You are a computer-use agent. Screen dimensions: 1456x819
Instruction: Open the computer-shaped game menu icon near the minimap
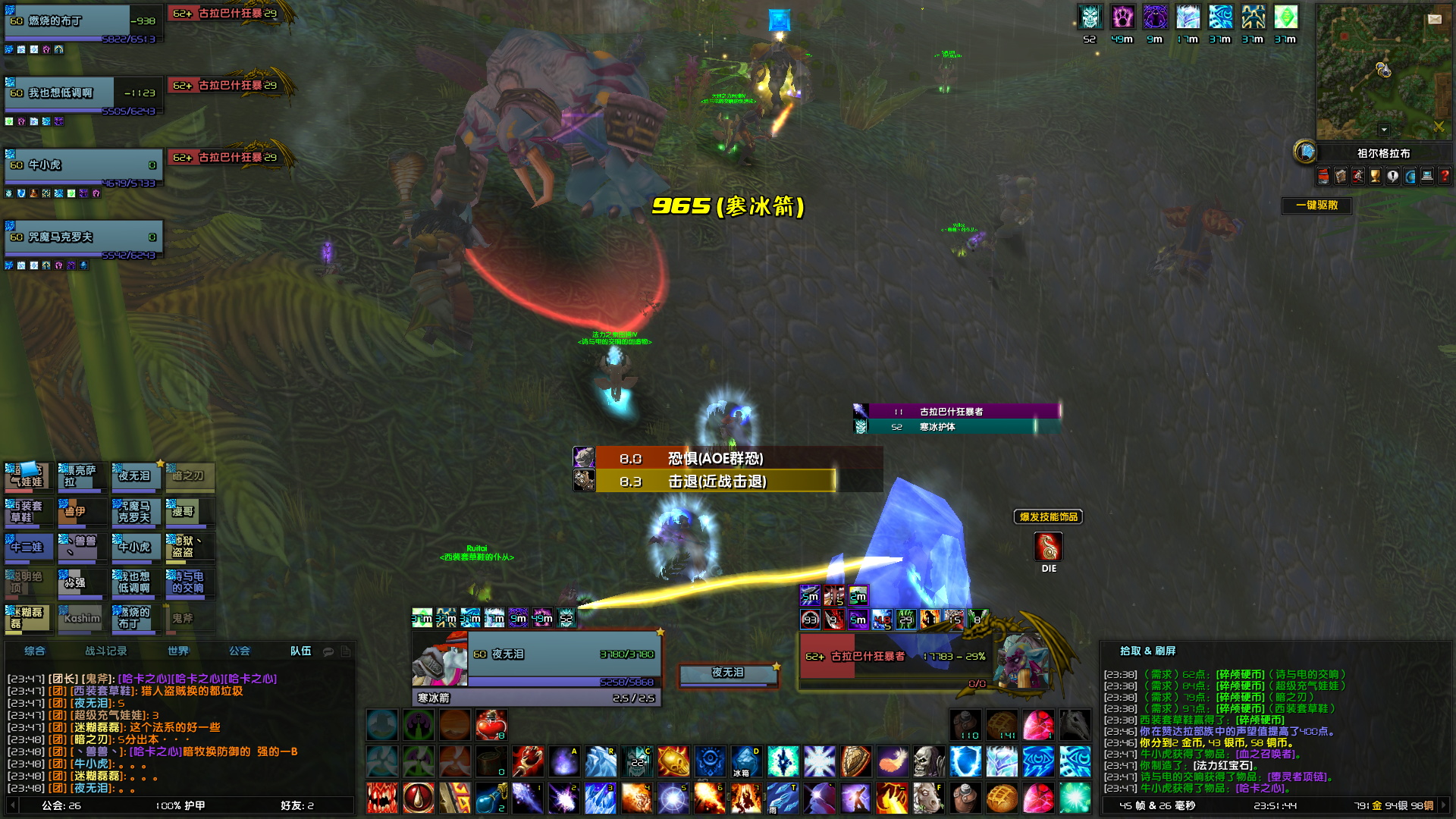(1426, 177)
